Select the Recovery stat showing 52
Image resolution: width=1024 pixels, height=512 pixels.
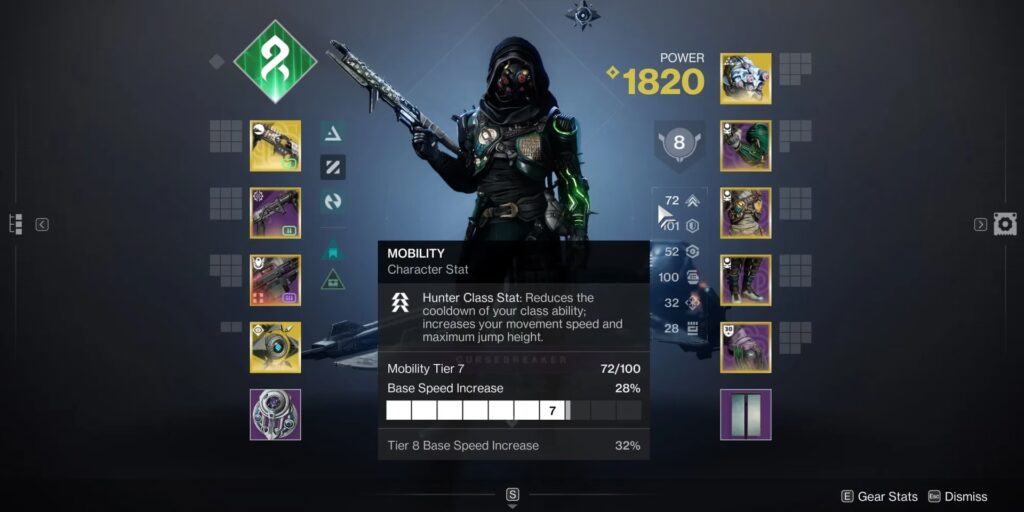pyautogui.click(x=680, y=252)
